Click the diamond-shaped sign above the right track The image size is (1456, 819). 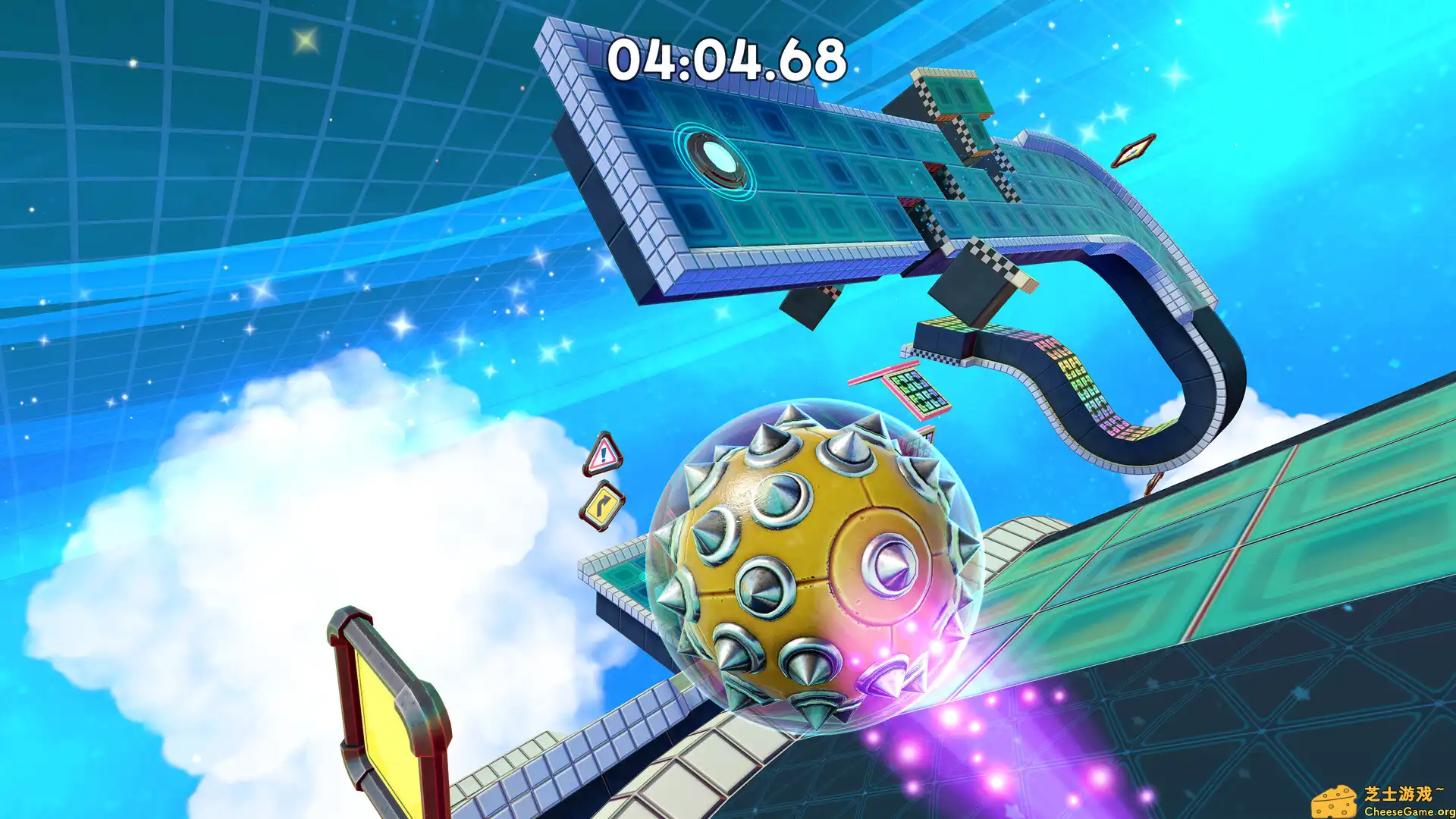pos(1134,149)
